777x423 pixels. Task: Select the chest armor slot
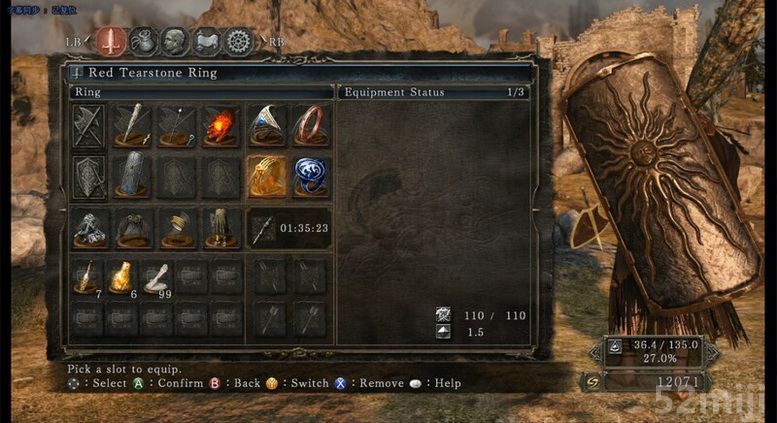[132, 228]
